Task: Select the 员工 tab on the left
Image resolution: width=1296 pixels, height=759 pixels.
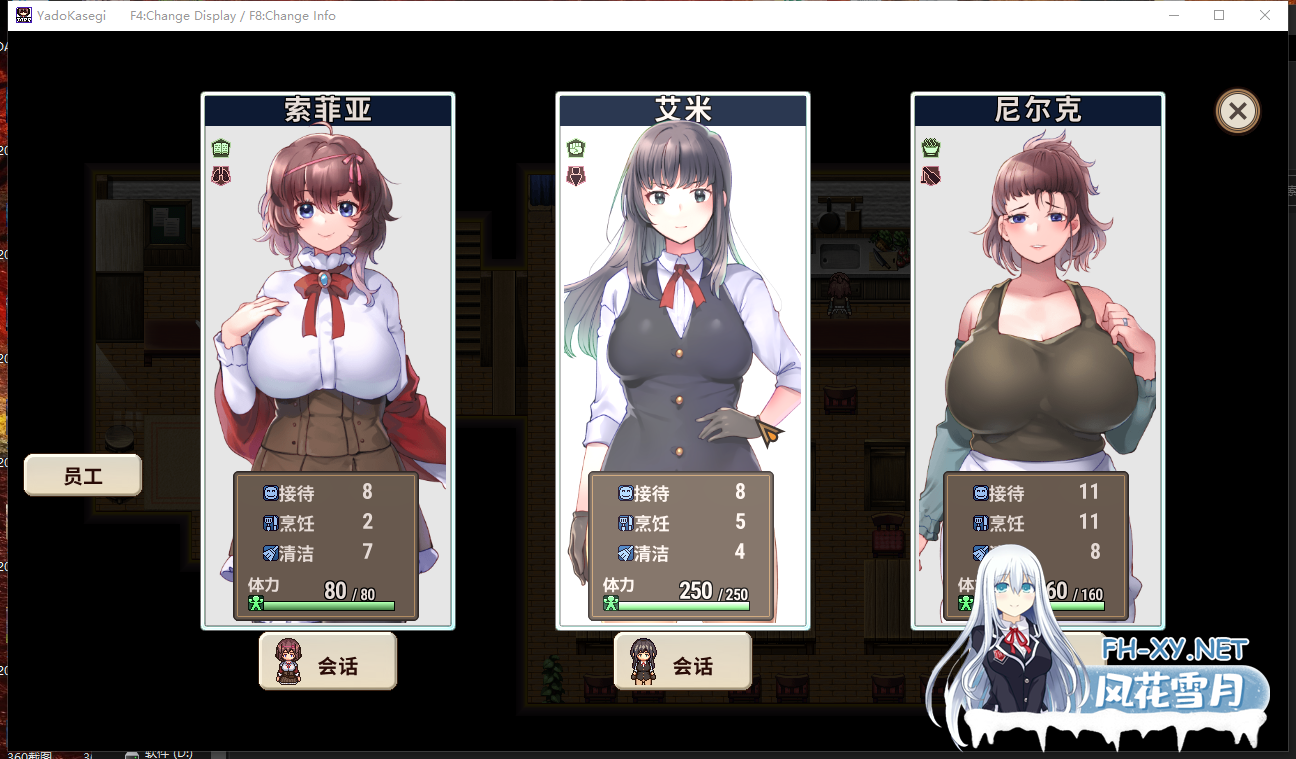Action: point(82,474)
